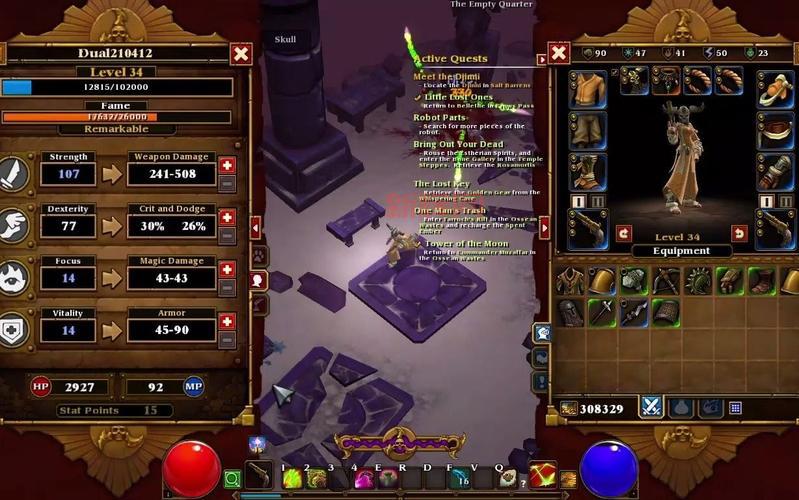Screen dimensions: 799x500
Task: Click the gold helmet in inventory
Action: pos(602,281)
